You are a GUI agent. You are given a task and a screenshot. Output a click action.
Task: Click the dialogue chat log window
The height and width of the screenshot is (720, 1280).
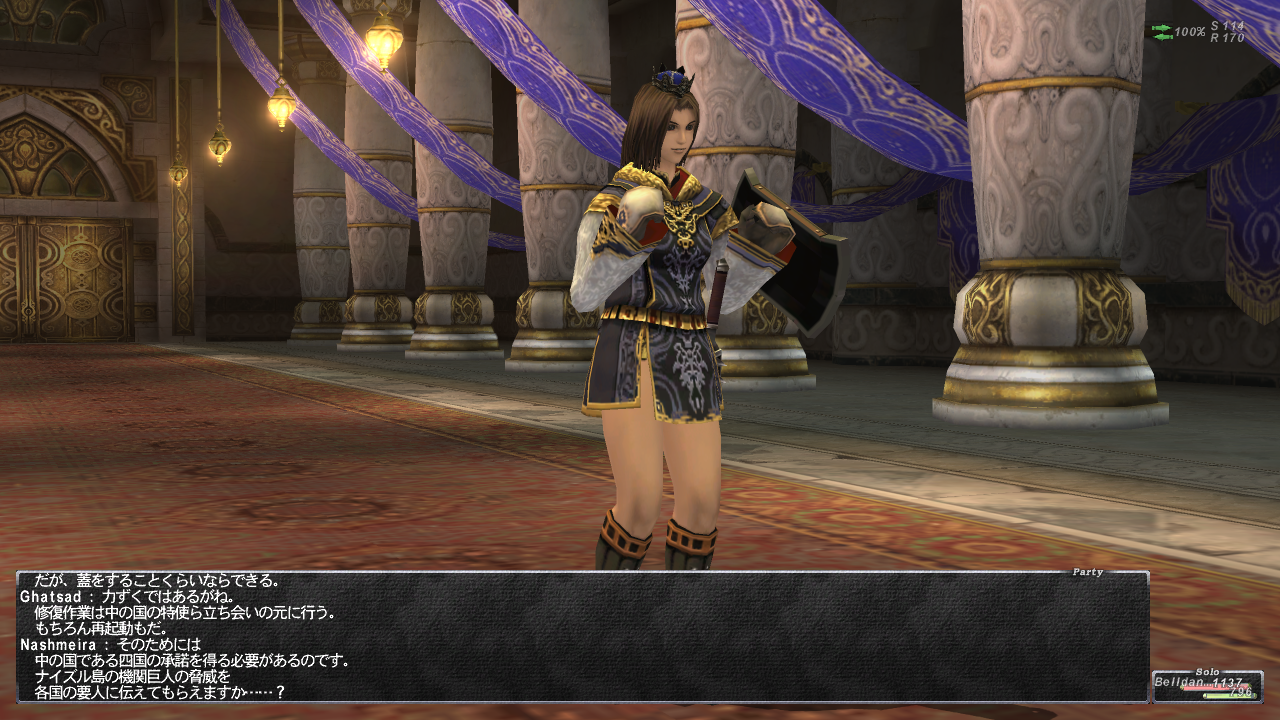pyautogui.click(x=582, y=637)
